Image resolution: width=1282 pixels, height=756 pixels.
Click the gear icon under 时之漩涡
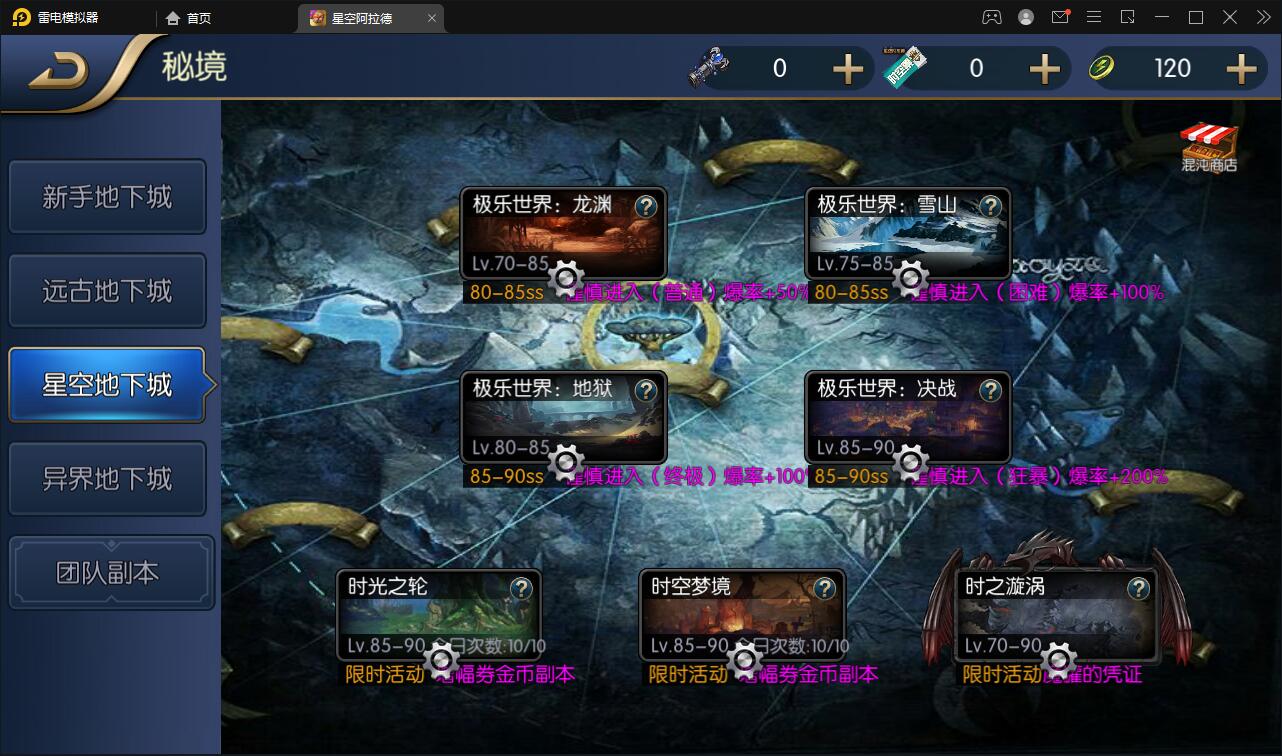1058,659
